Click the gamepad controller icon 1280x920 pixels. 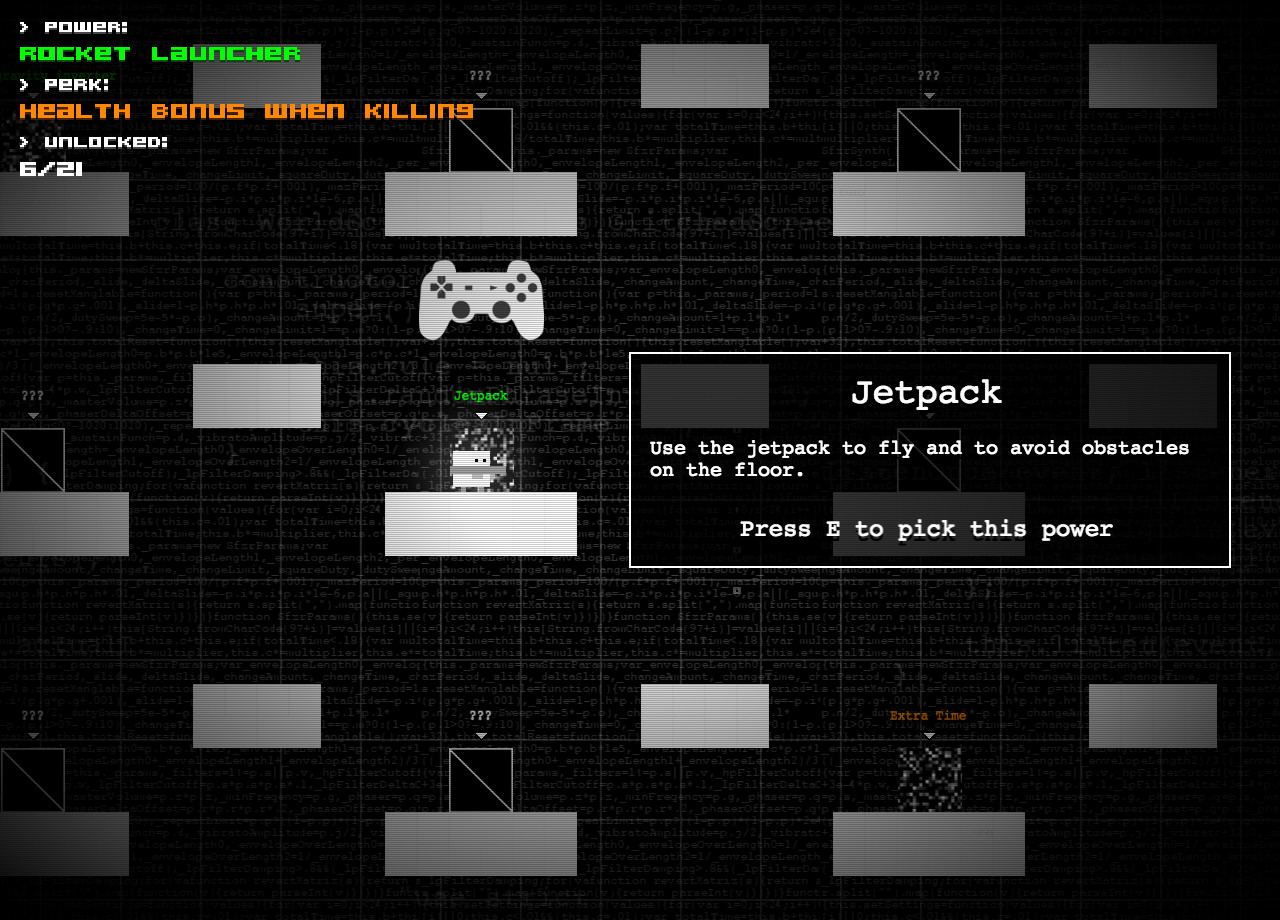tap(480, 300)
